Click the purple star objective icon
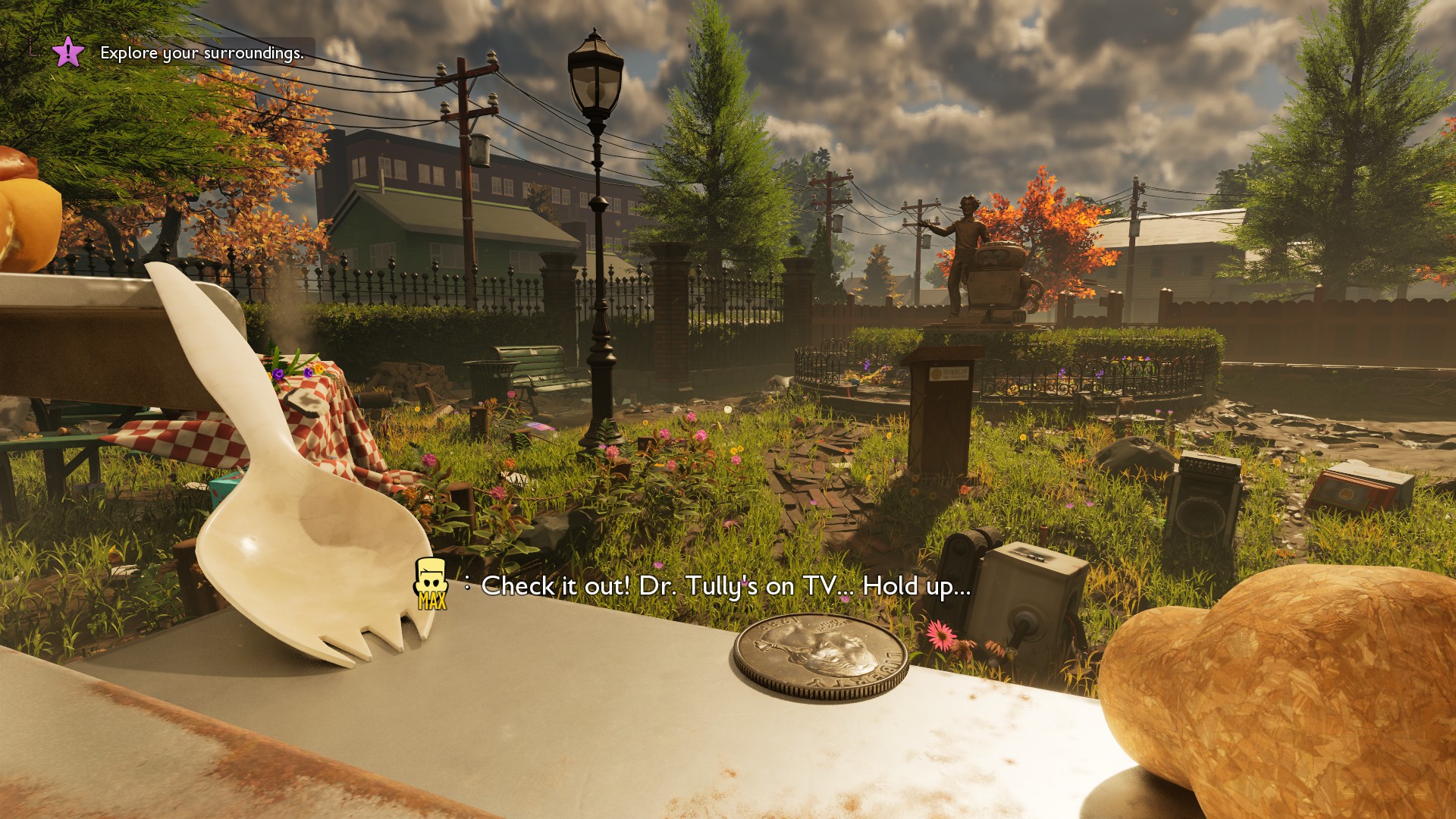1456x819 pixels. [68, 52]
